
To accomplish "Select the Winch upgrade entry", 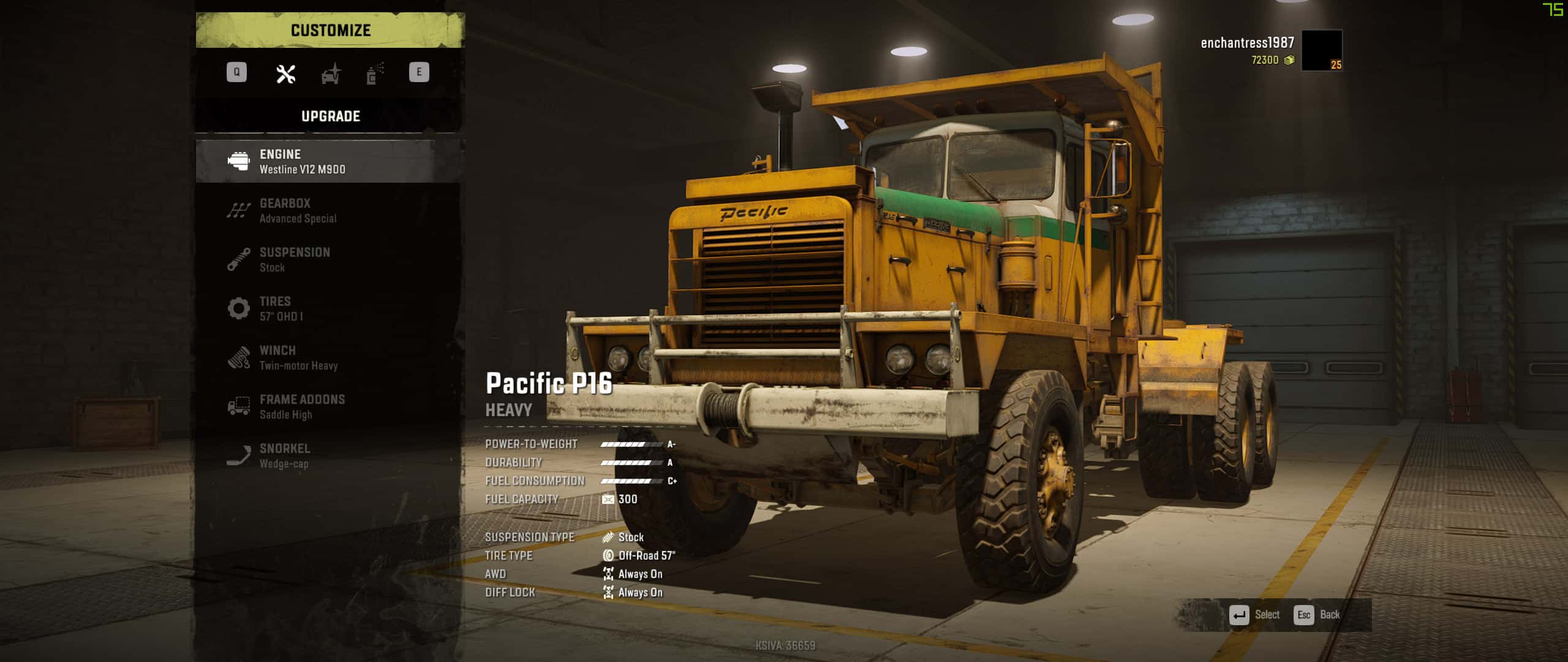I will coord(330,357).
